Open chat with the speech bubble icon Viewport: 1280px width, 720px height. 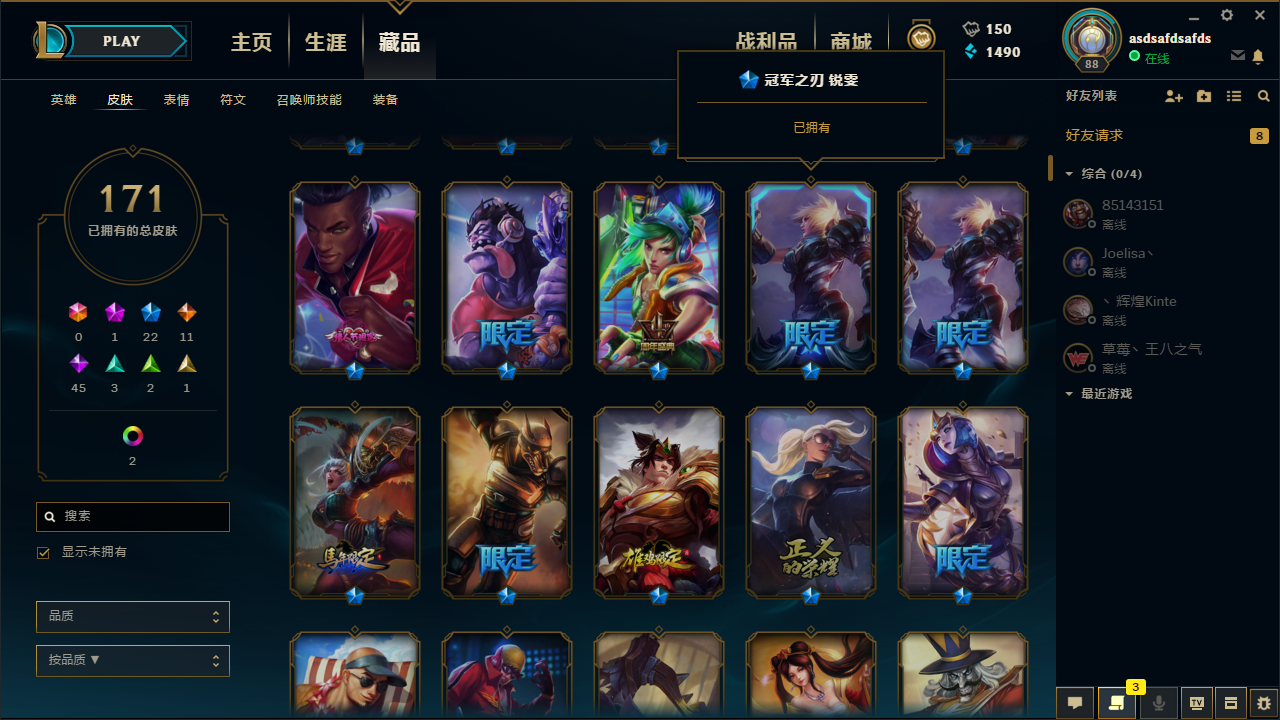1074,703
